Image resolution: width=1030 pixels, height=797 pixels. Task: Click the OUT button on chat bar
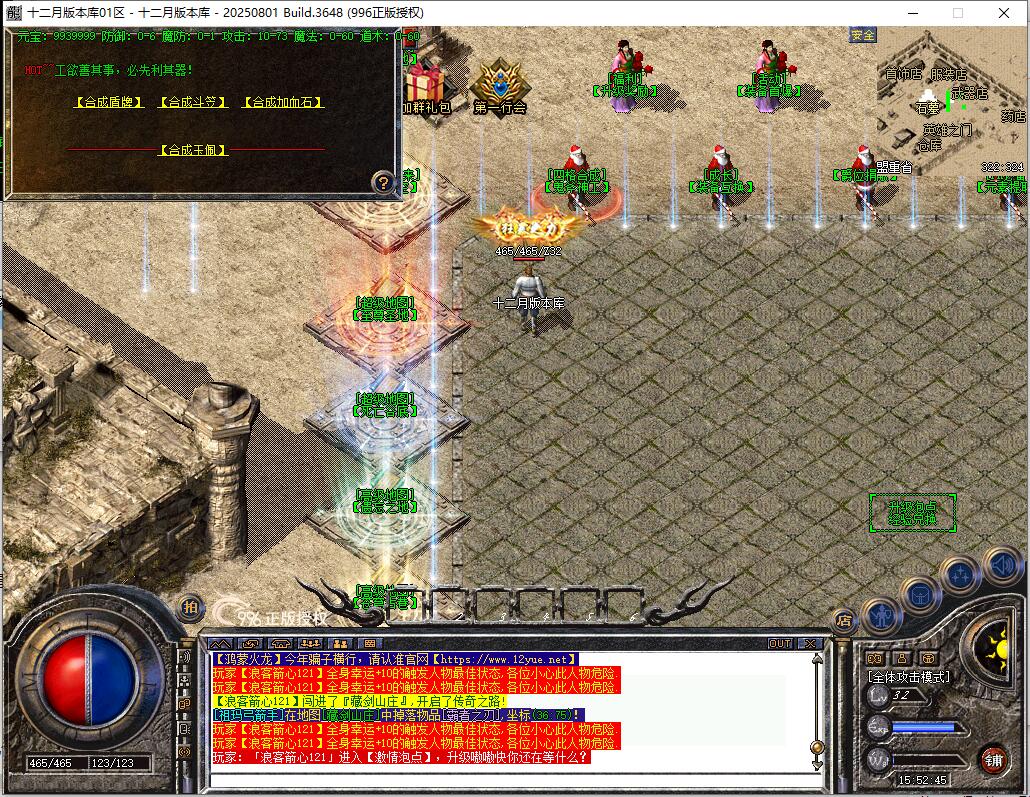tap(780, 643)
